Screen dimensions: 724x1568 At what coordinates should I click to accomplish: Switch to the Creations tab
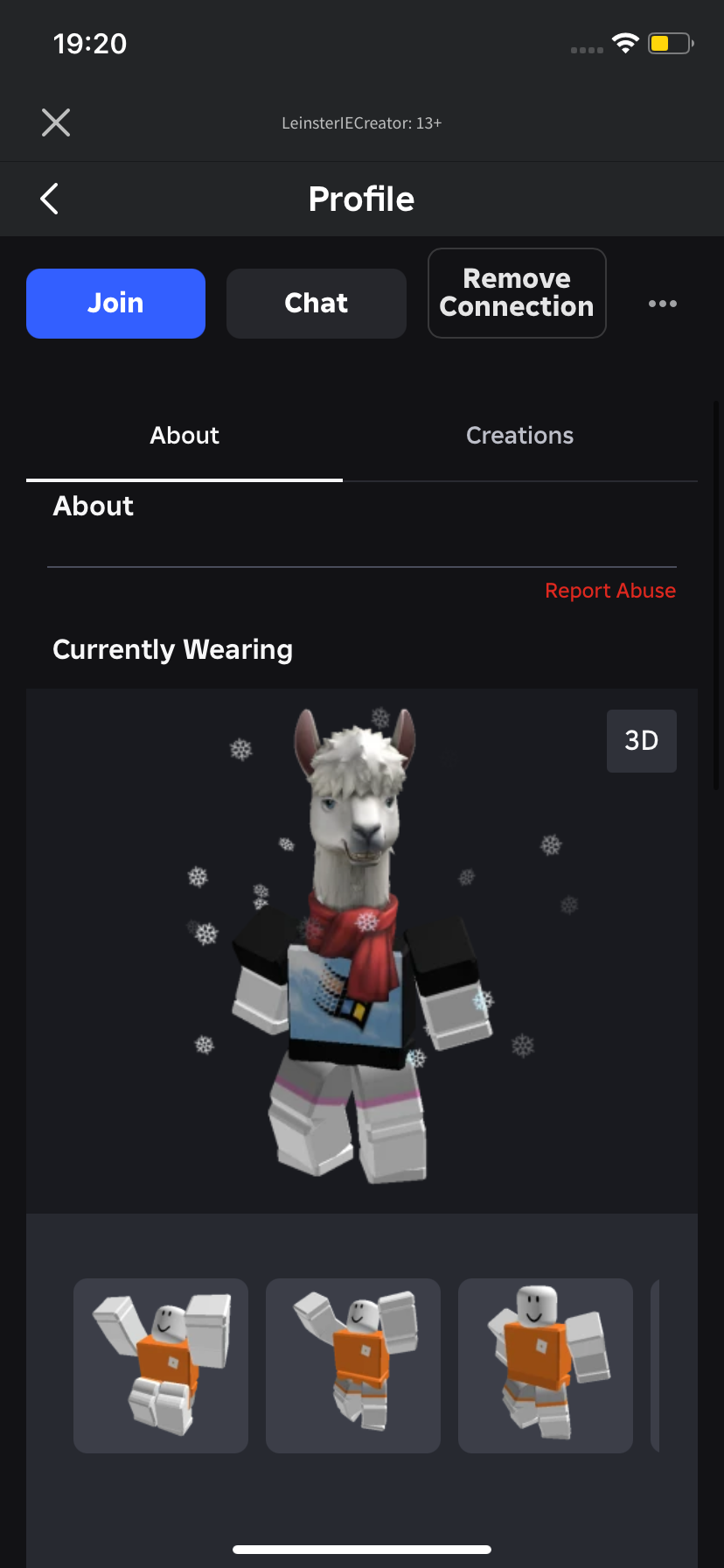[519, 436]
